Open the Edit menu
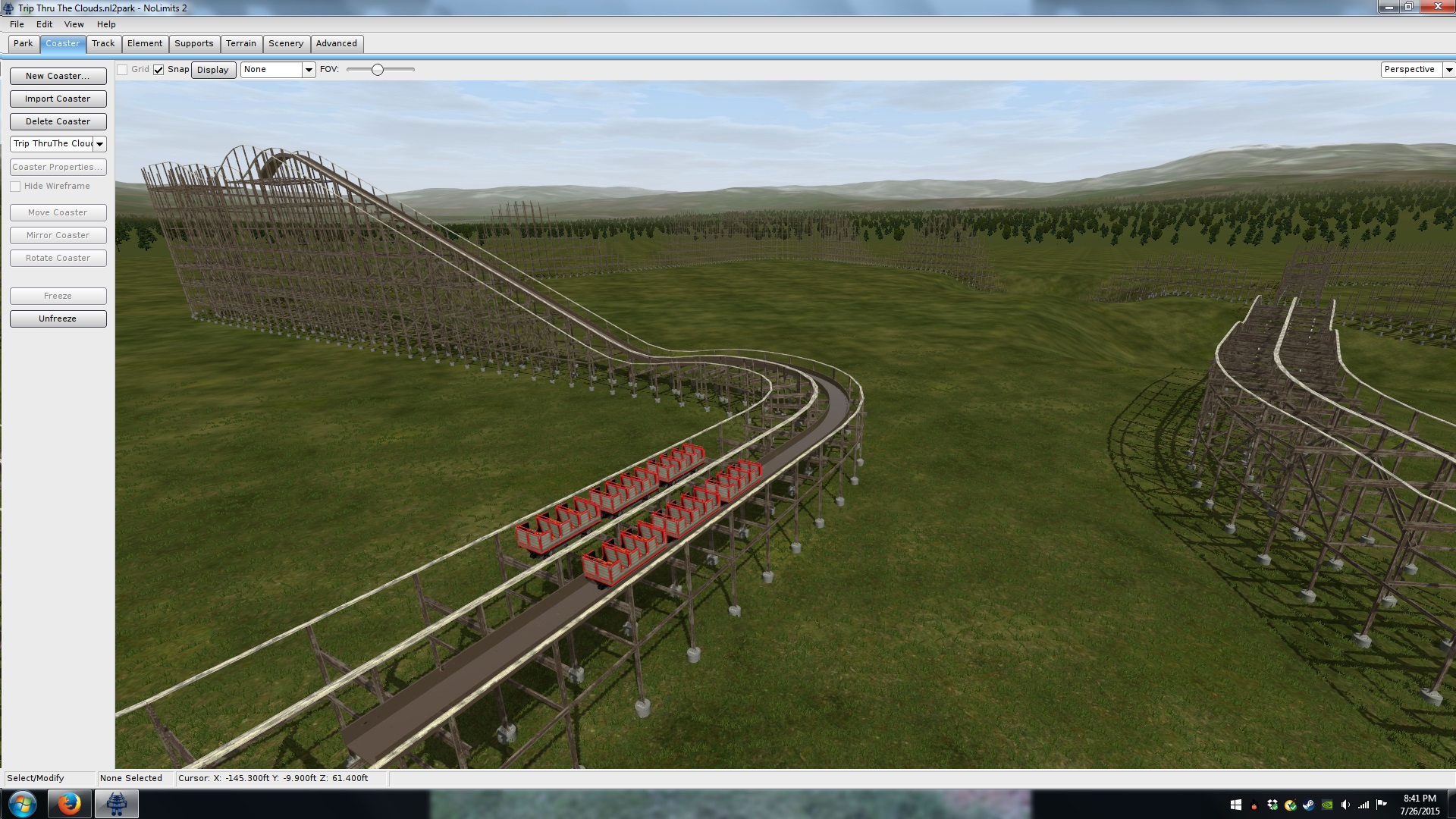The height and width of the screenshot is (819, 1456). tap(44, 24)
